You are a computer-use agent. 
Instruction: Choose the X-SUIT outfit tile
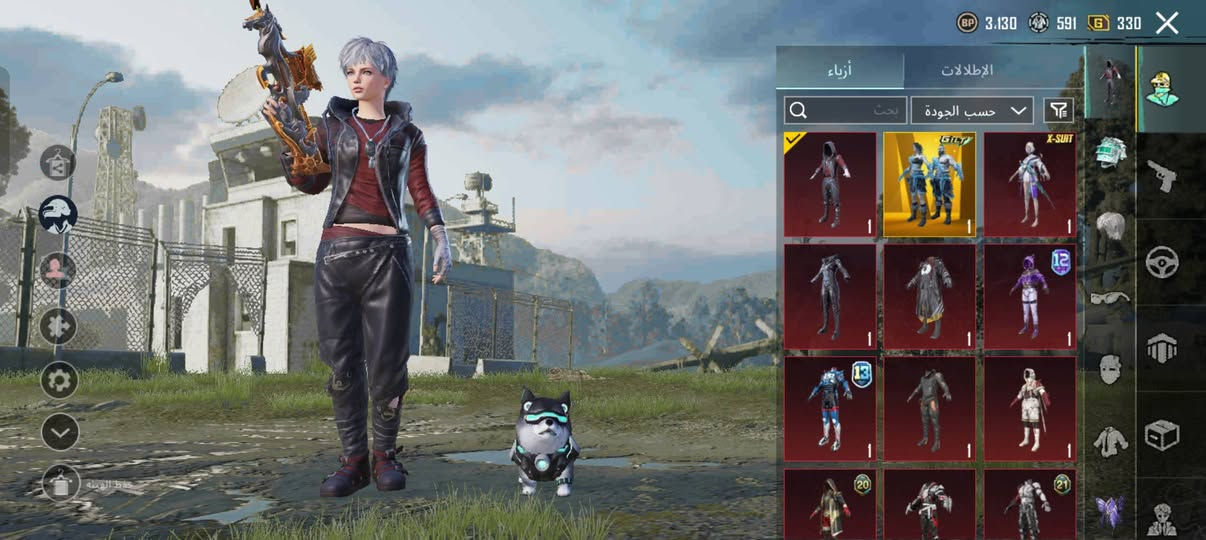[1030, 185]
